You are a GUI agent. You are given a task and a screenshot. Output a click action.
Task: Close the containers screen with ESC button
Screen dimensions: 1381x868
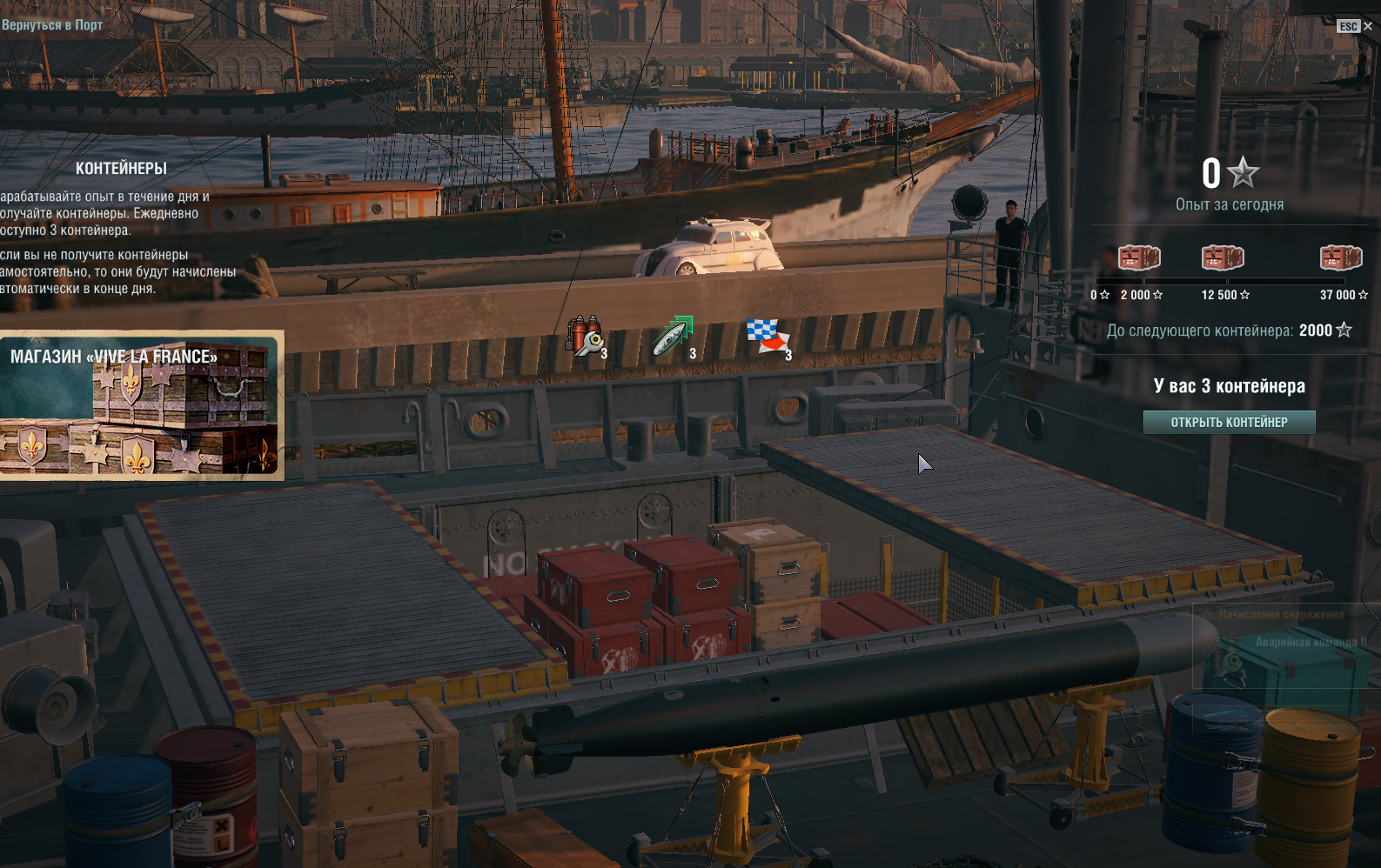[1354, 26]
